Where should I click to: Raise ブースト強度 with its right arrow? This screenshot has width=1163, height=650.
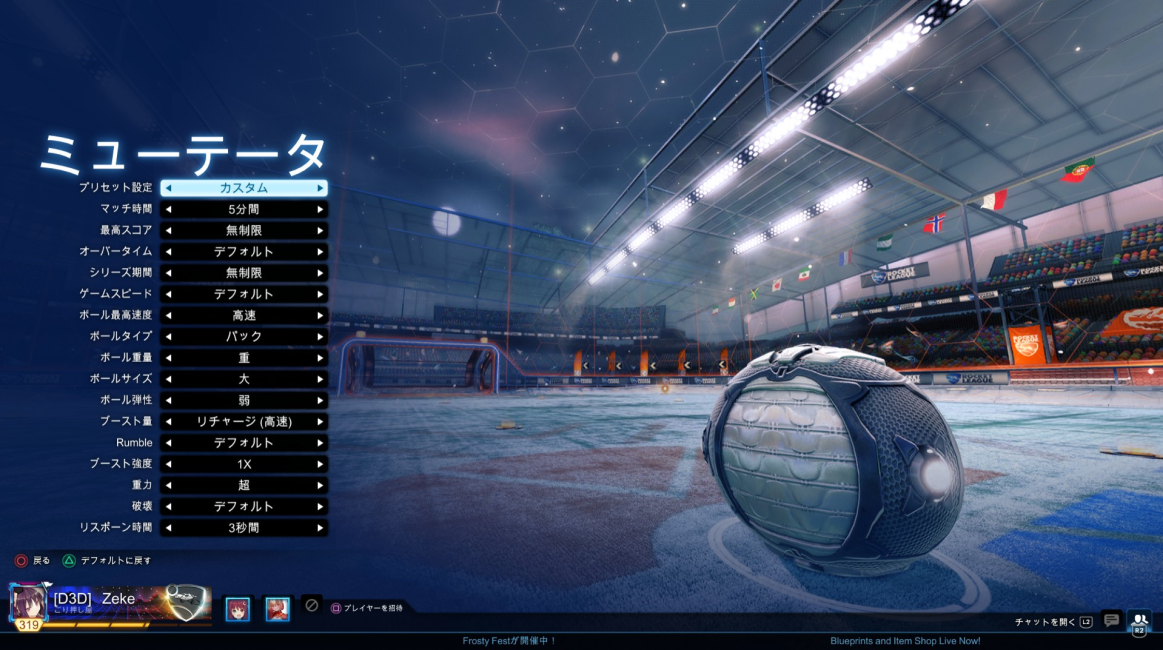320,464
